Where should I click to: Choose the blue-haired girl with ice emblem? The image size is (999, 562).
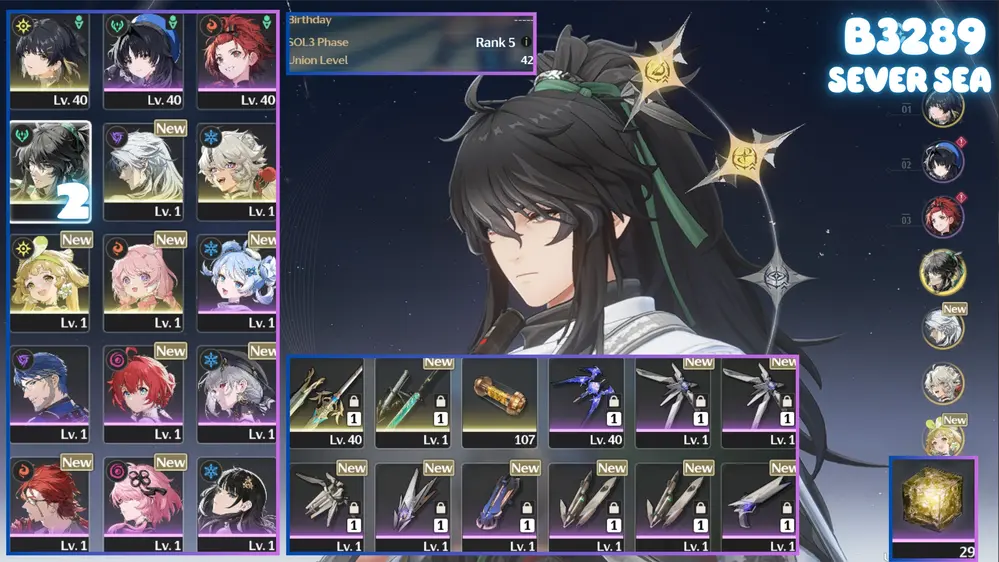click(237, 283)
